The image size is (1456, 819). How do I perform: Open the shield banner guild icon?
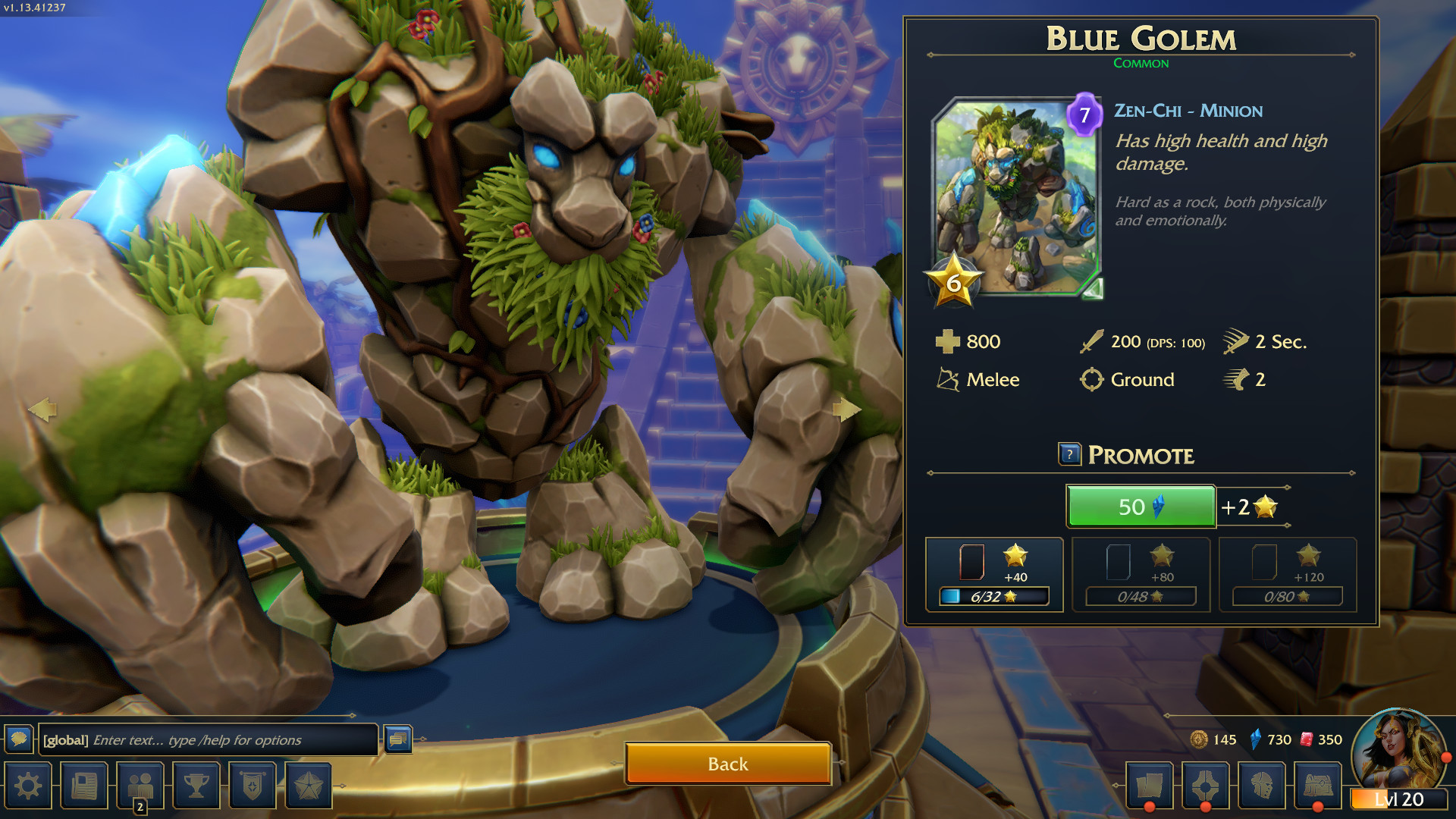(253, 786)
